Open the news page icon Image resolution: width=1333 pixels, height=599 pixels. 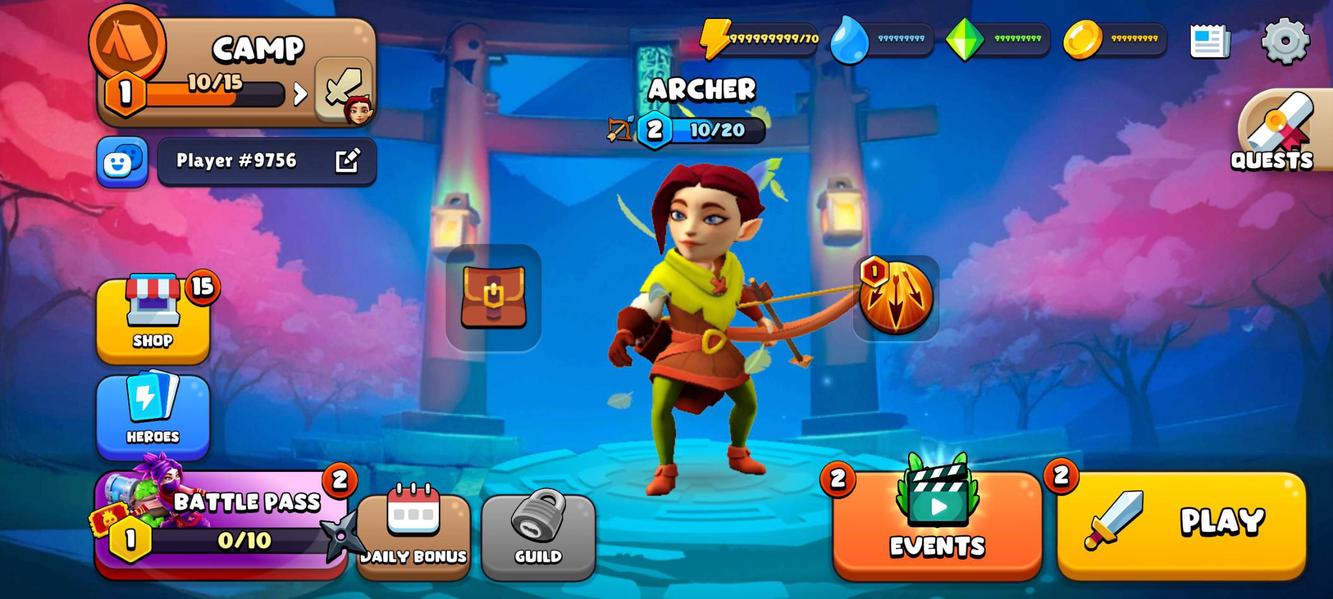(x=1210, y=41)
